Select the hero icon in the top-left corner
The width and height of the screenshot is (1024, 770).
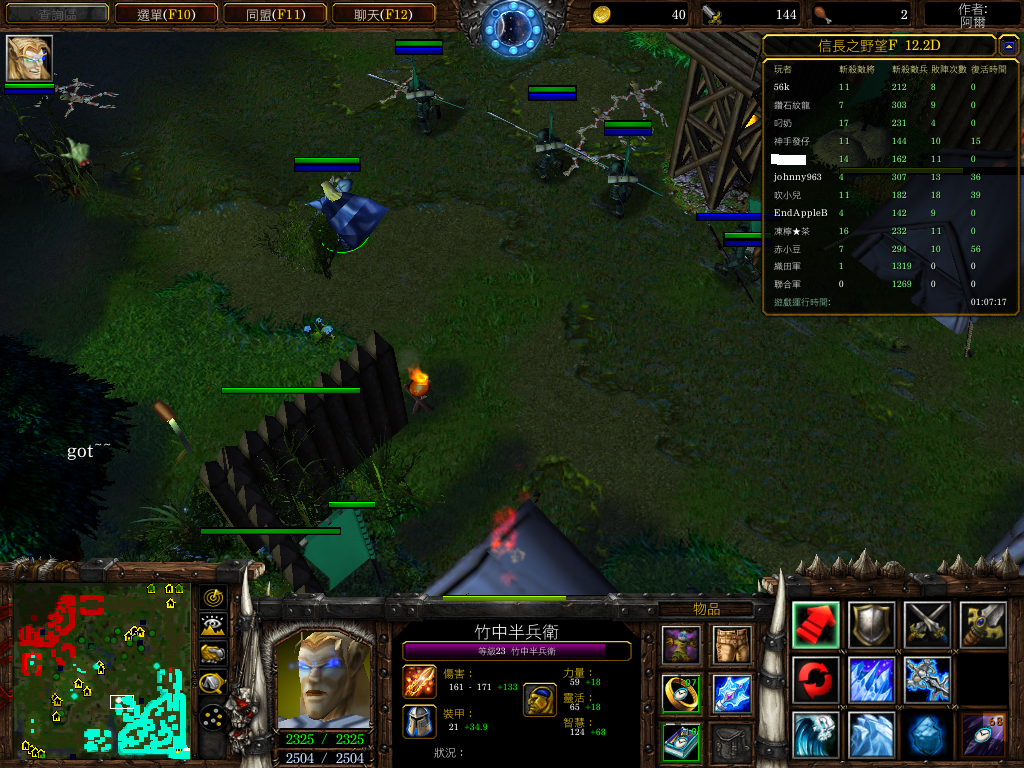(x=29, y=58)
